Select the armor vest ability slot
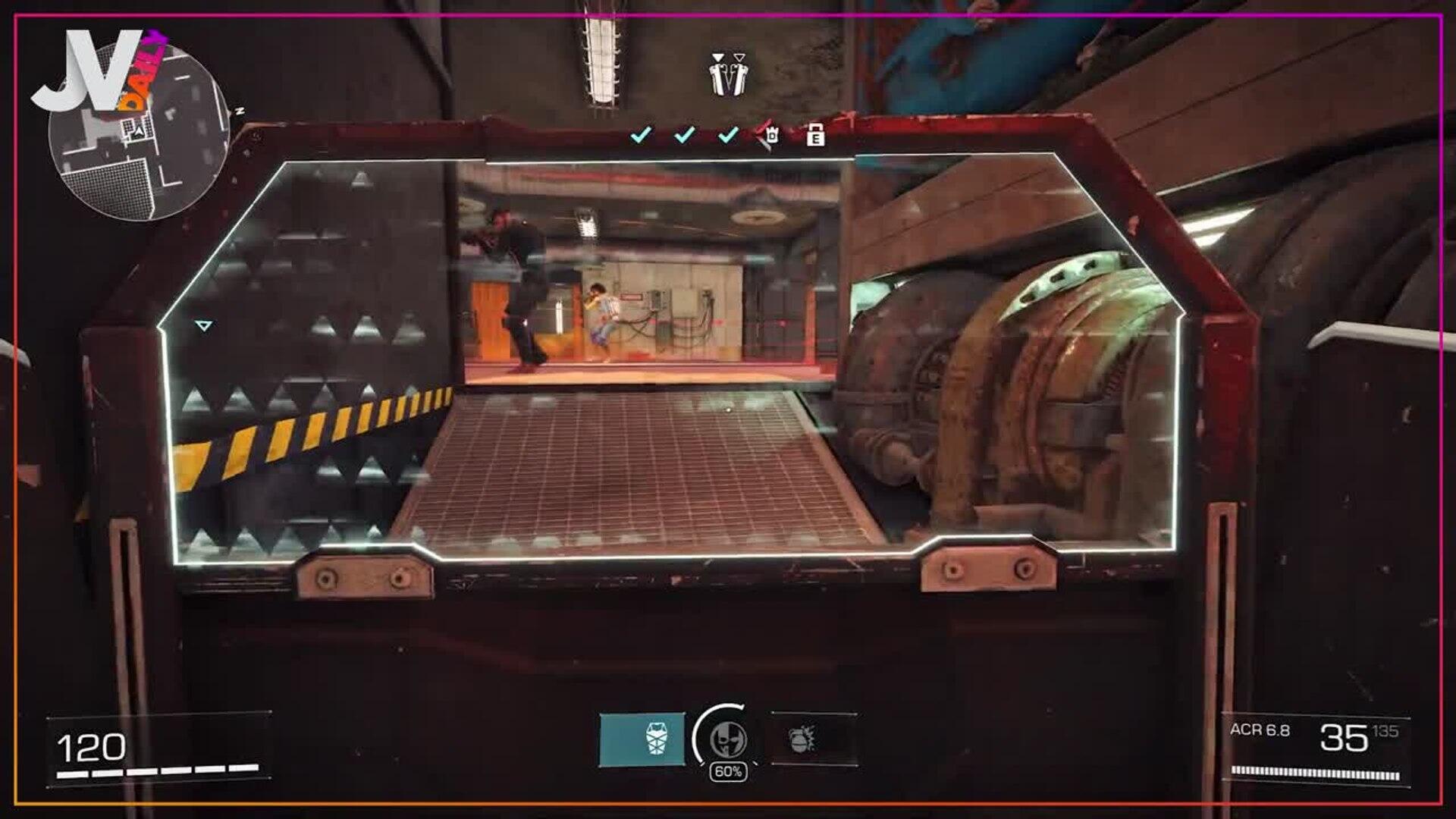The image size is (1456, 819). tap(642, 739)
